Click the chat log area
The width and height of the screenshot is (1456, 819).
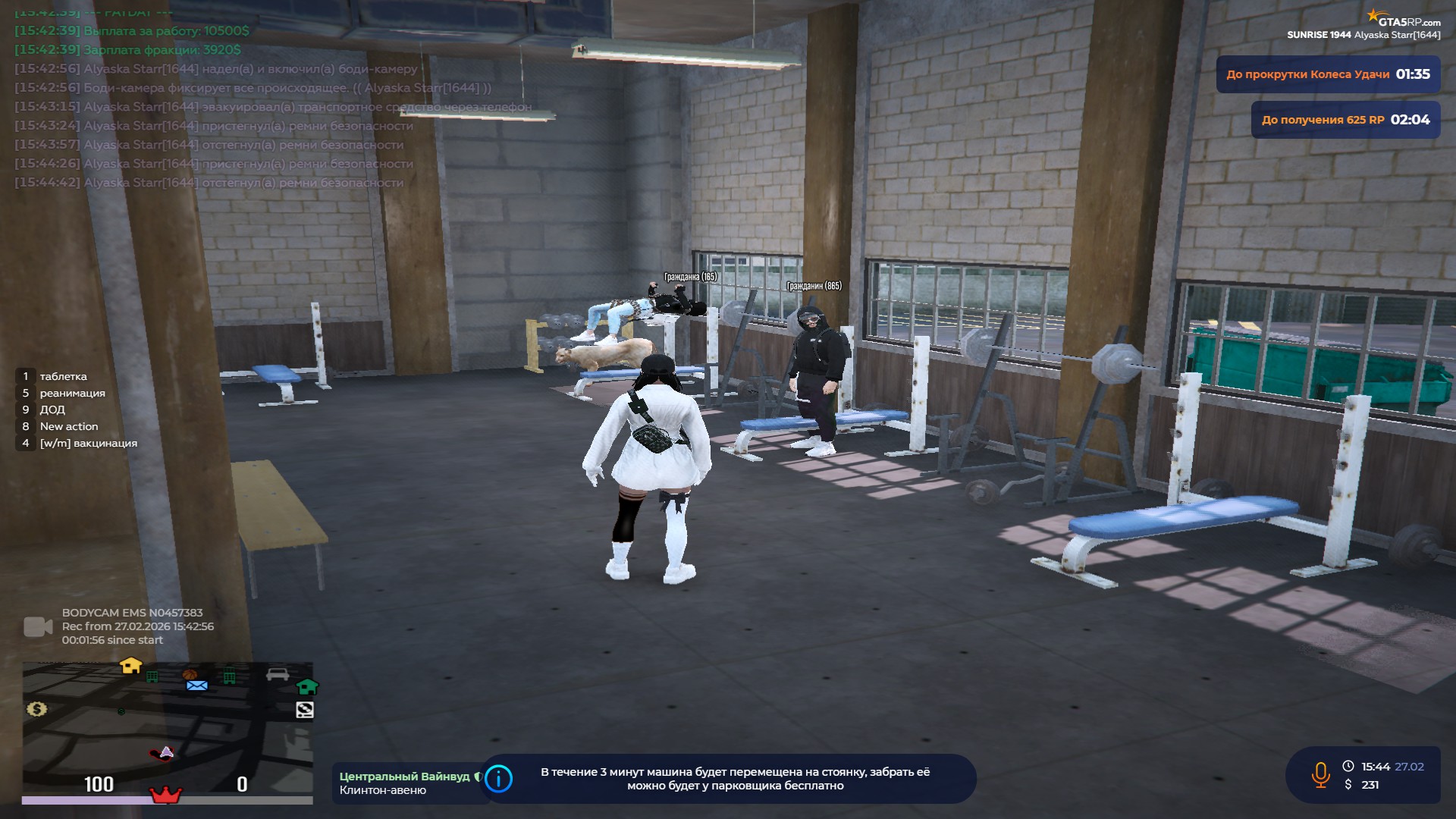click(227, 106)
